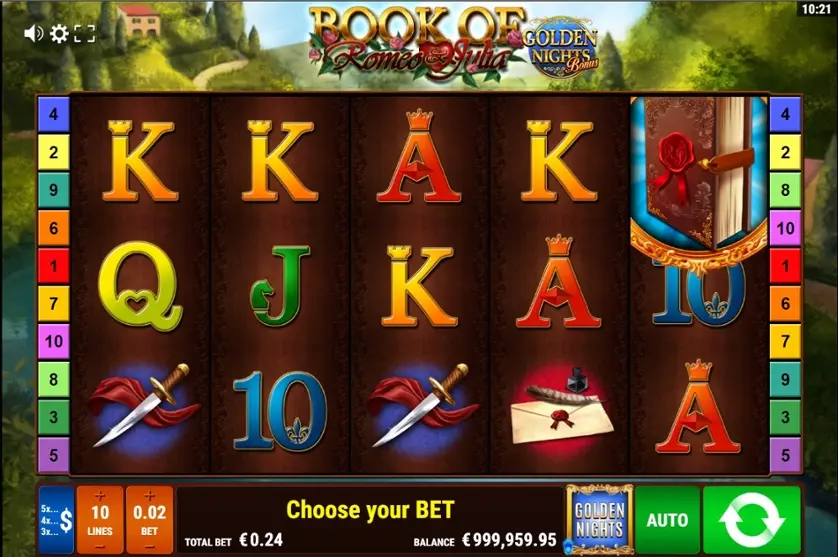Toggle the sound speaker icon

point(33,34)
